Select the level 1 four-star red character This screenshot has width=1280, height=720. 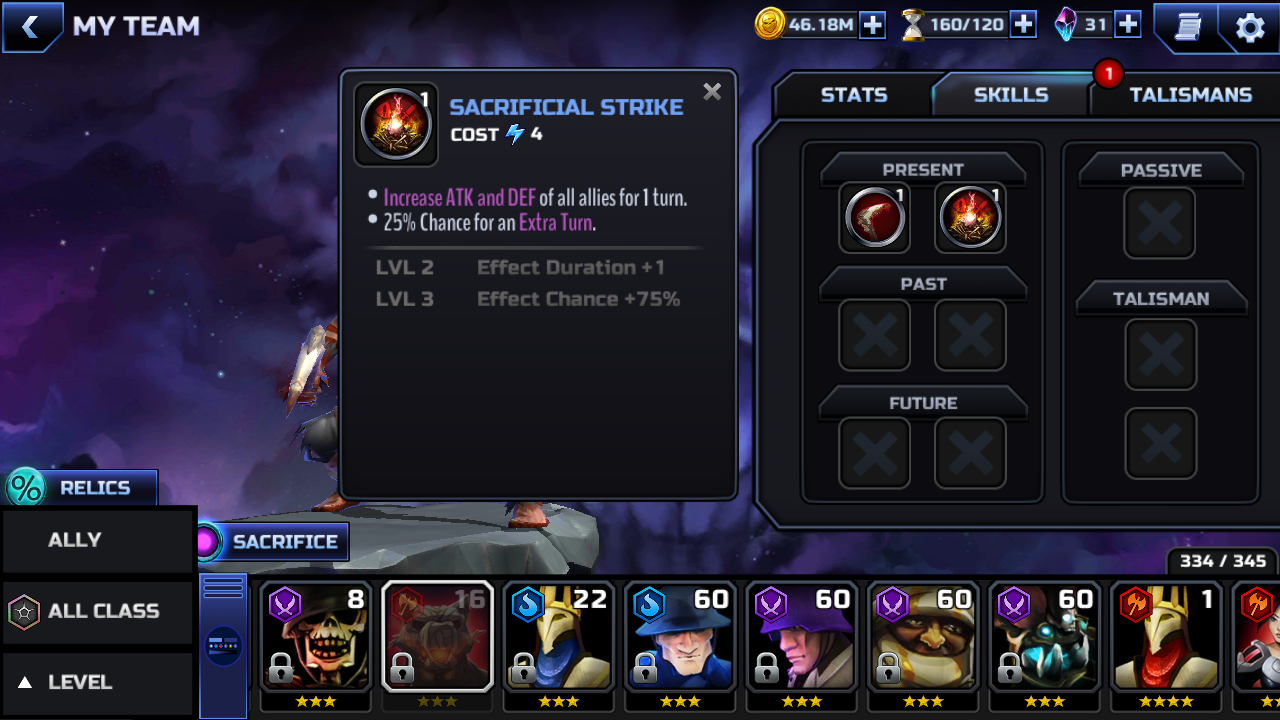[x=1167, y=636]
